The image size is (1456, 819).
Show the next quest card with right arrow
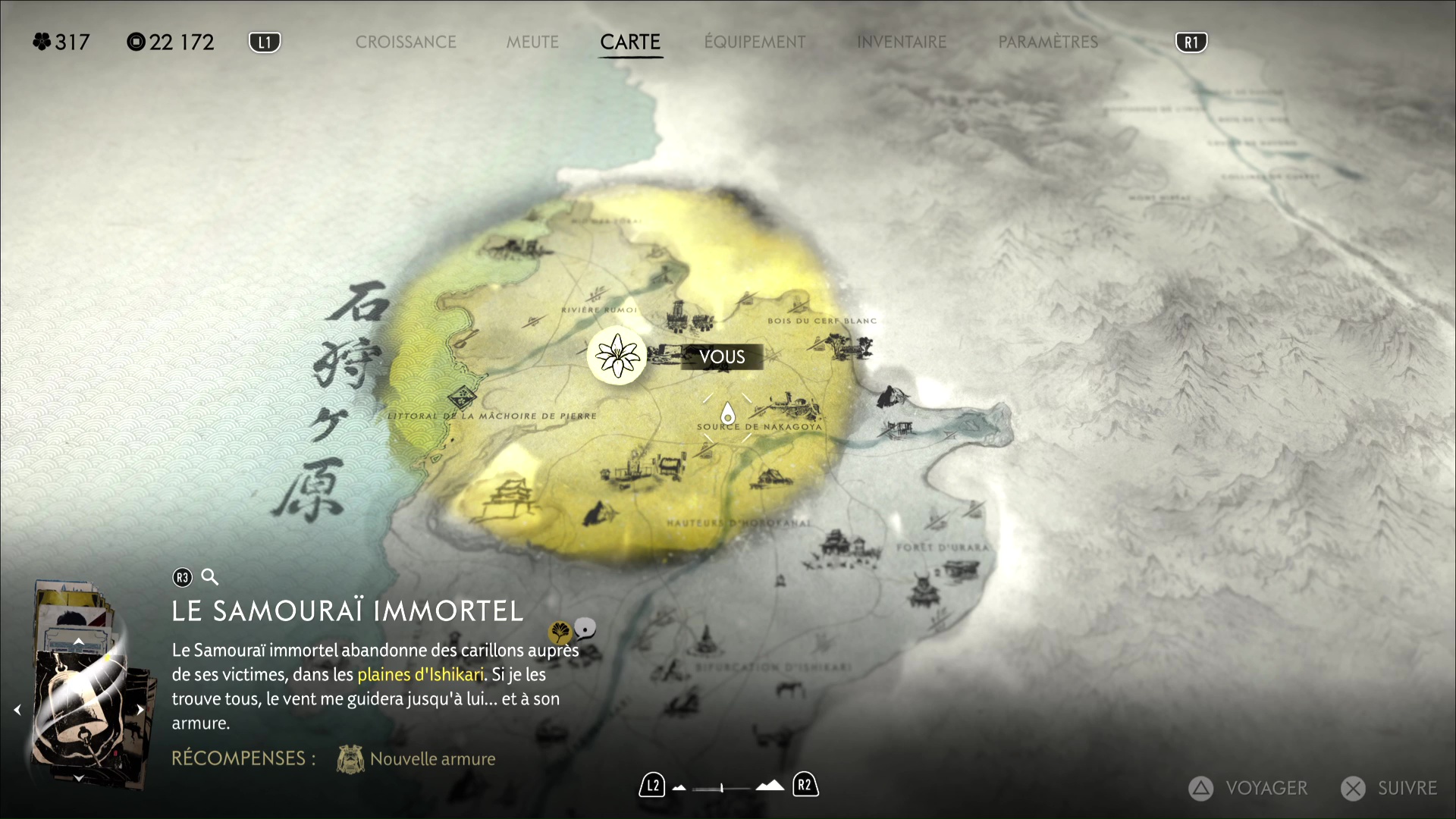140,710
